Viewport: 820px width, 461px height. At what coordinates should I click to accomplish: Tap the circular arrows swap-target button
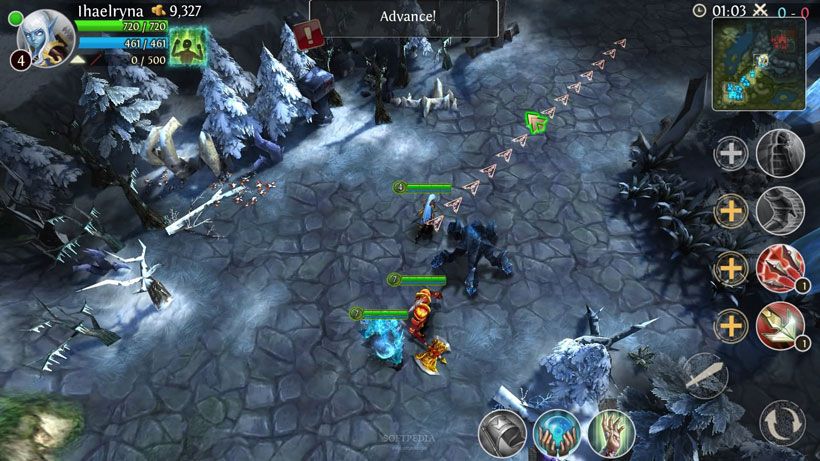(x=781, y=420)
